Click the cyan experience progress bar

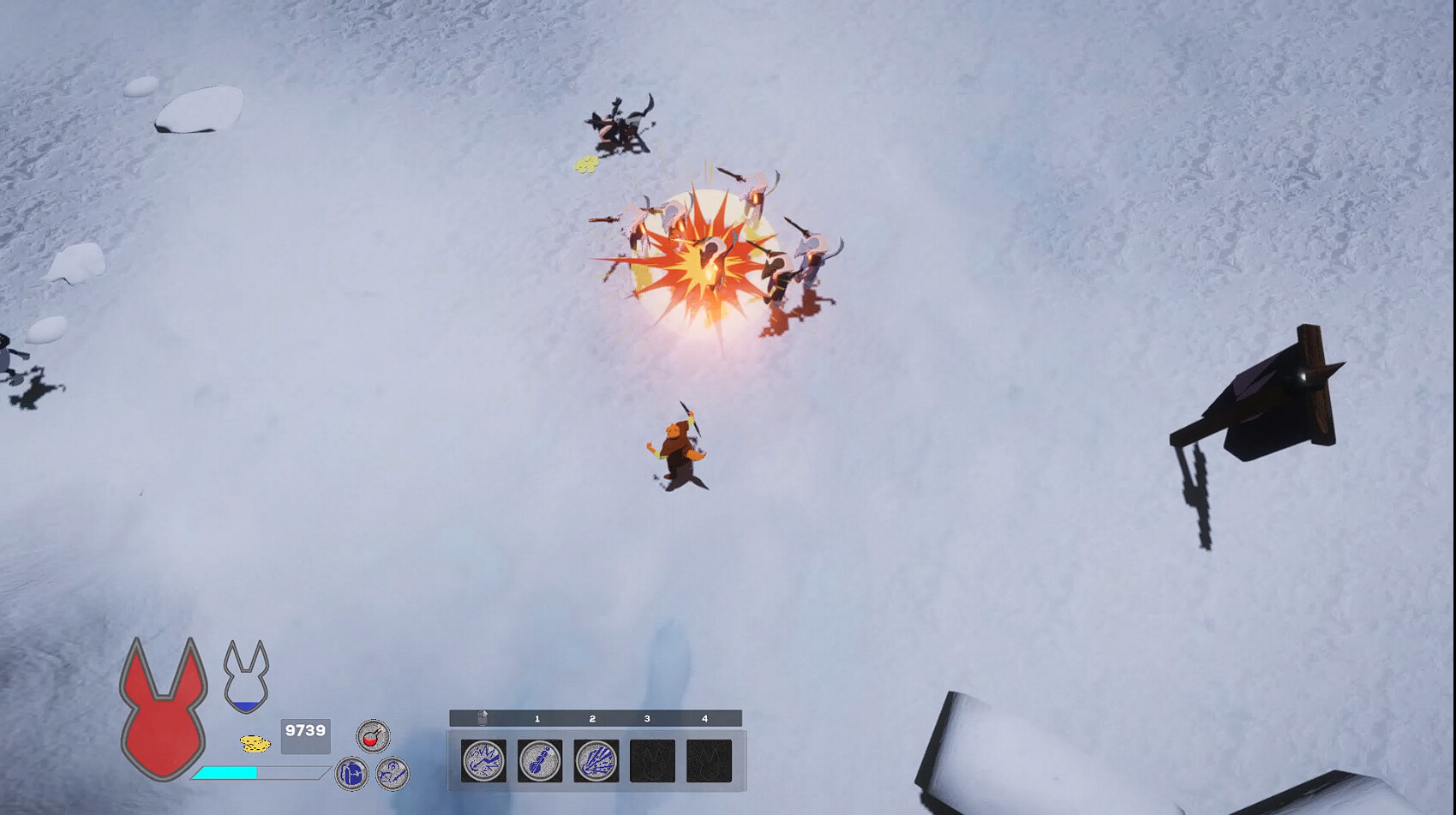coord(227,770)
